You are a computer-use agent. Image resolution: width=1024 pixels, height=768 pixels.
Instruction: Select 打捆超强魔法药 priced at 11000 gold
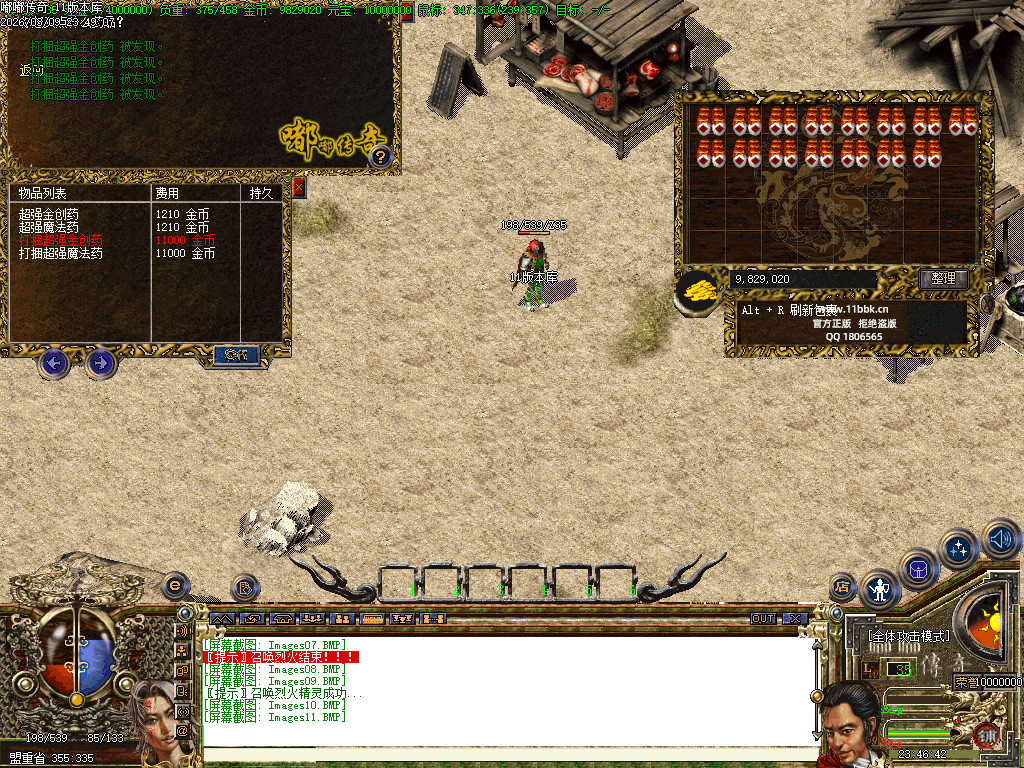[x=60, y=254]
